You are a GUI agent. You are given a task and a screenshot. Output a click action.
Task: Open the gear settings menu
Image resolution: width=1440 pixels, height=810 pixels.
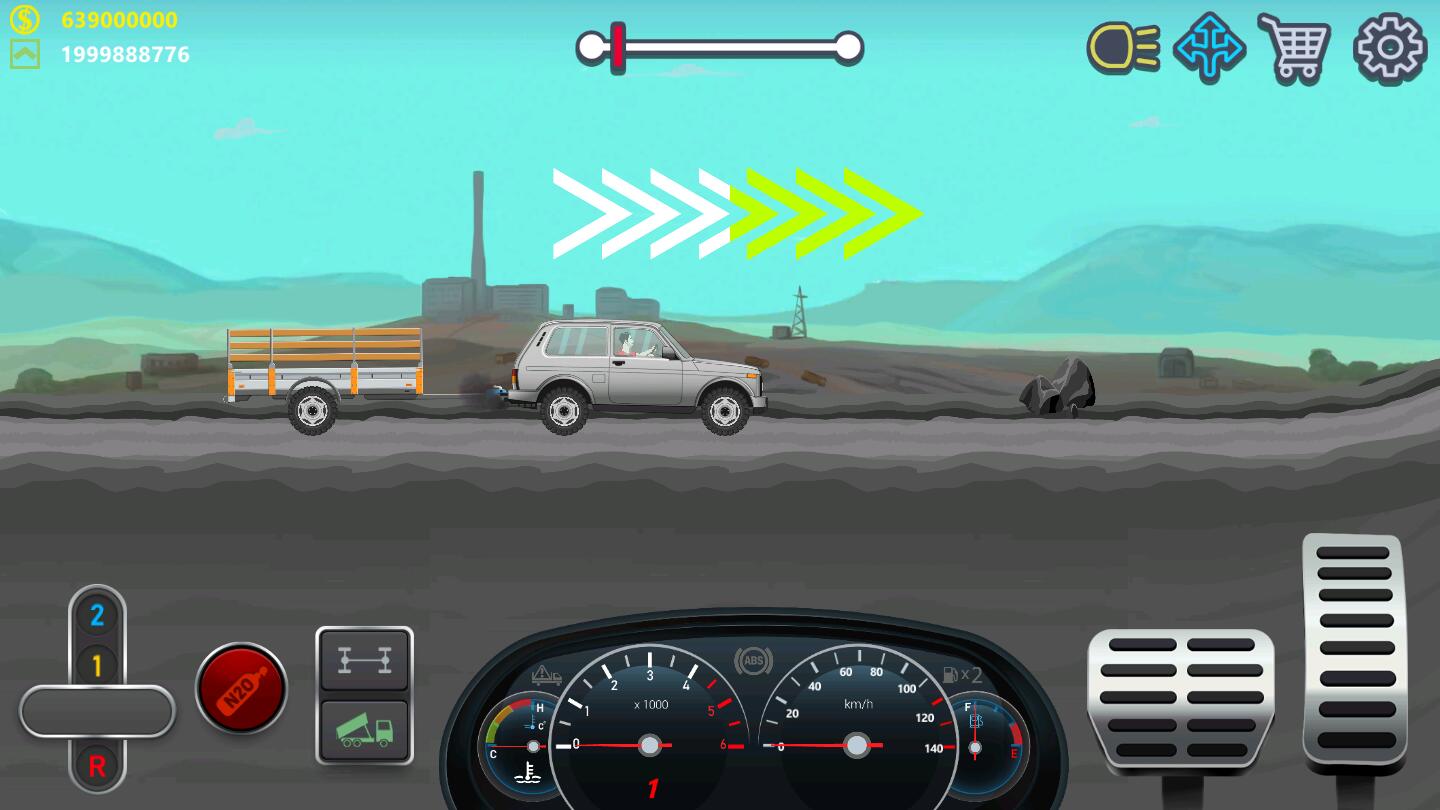click(x=1389, y=47)
